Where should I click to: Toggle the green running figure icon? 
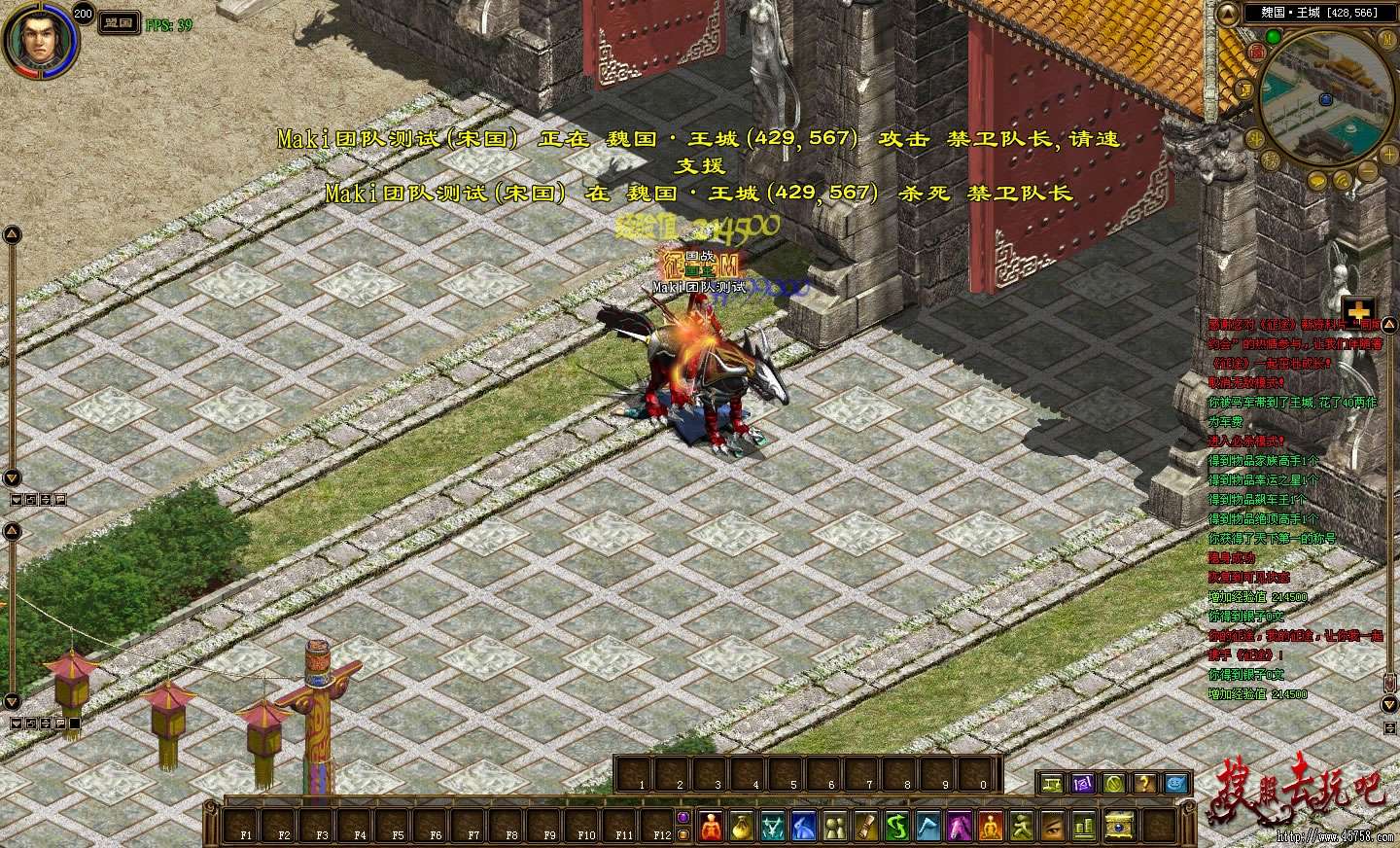[x=1022, y=827]
